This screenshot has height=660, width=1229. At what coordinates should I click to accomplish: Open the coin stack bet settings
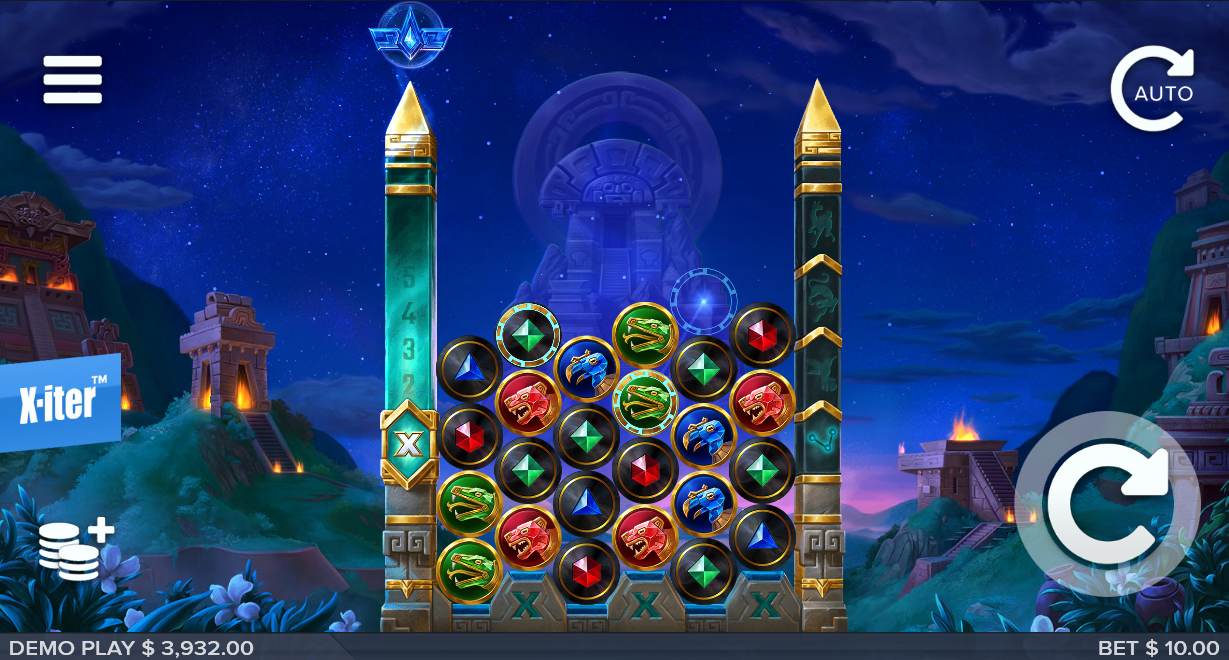click(x=75, y=550)
